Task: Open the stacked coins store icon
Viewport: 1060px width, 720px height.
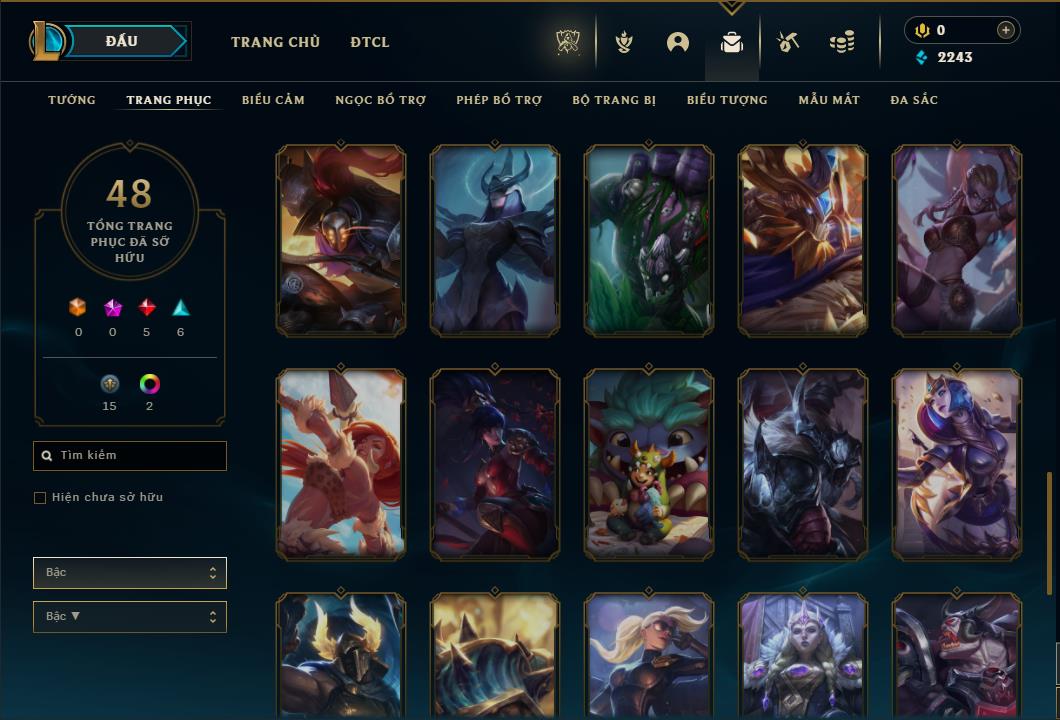Action: [842, 42]
